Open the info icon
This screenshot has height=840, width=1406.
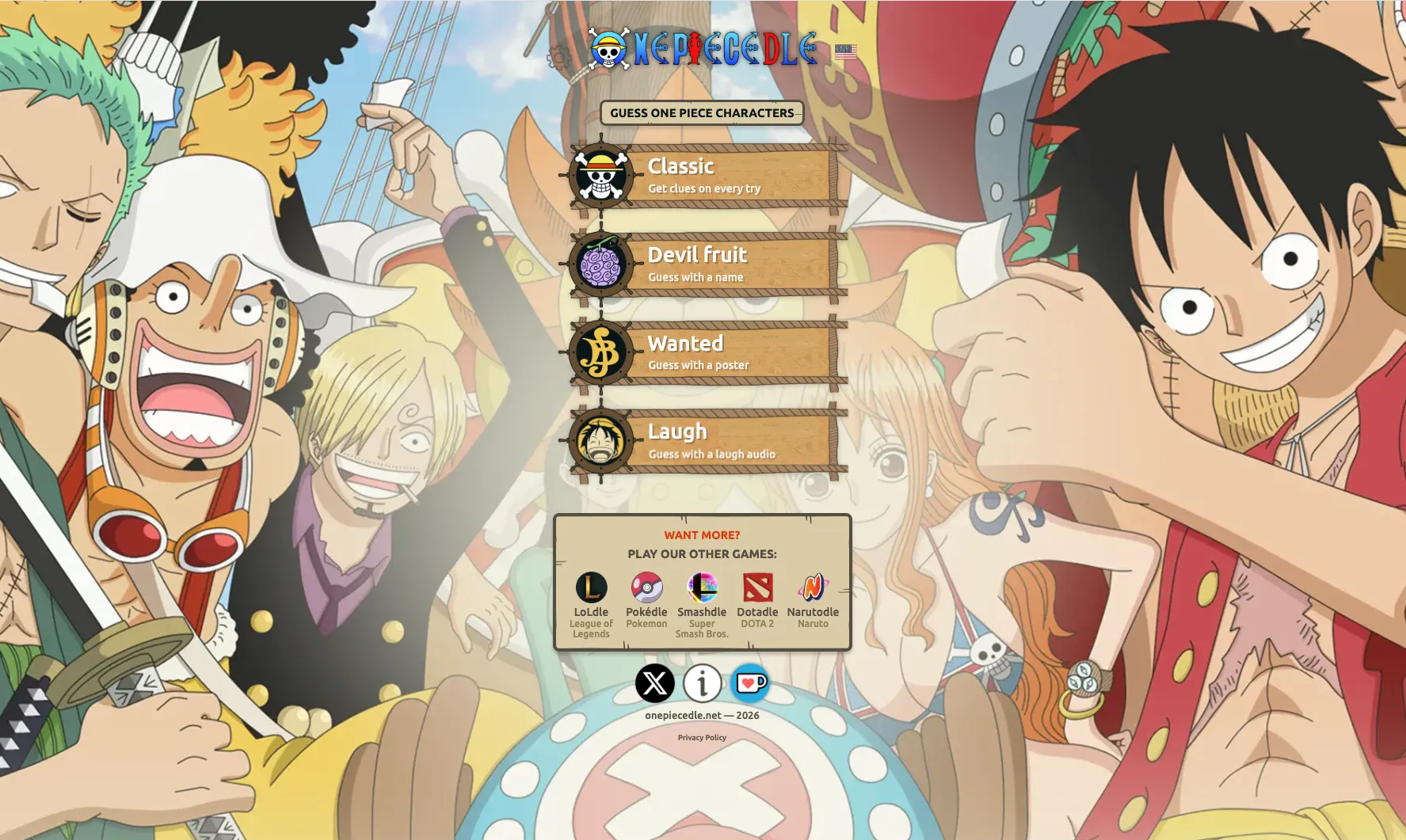[x=702, y=682]
